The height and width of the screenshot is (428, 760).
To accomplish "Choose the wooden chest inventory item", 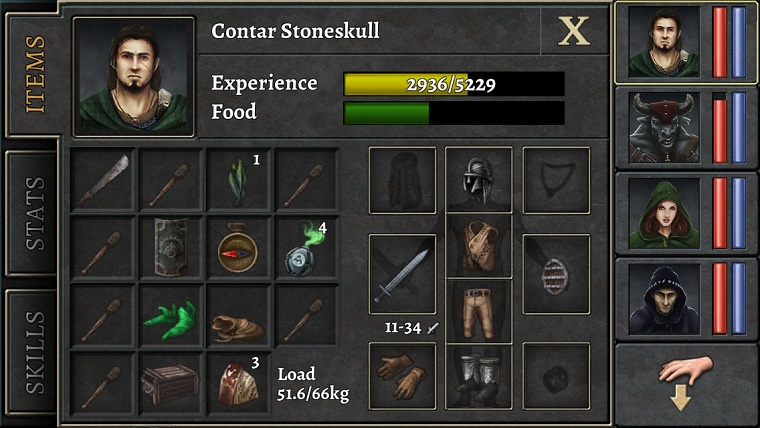I will 170,382.
